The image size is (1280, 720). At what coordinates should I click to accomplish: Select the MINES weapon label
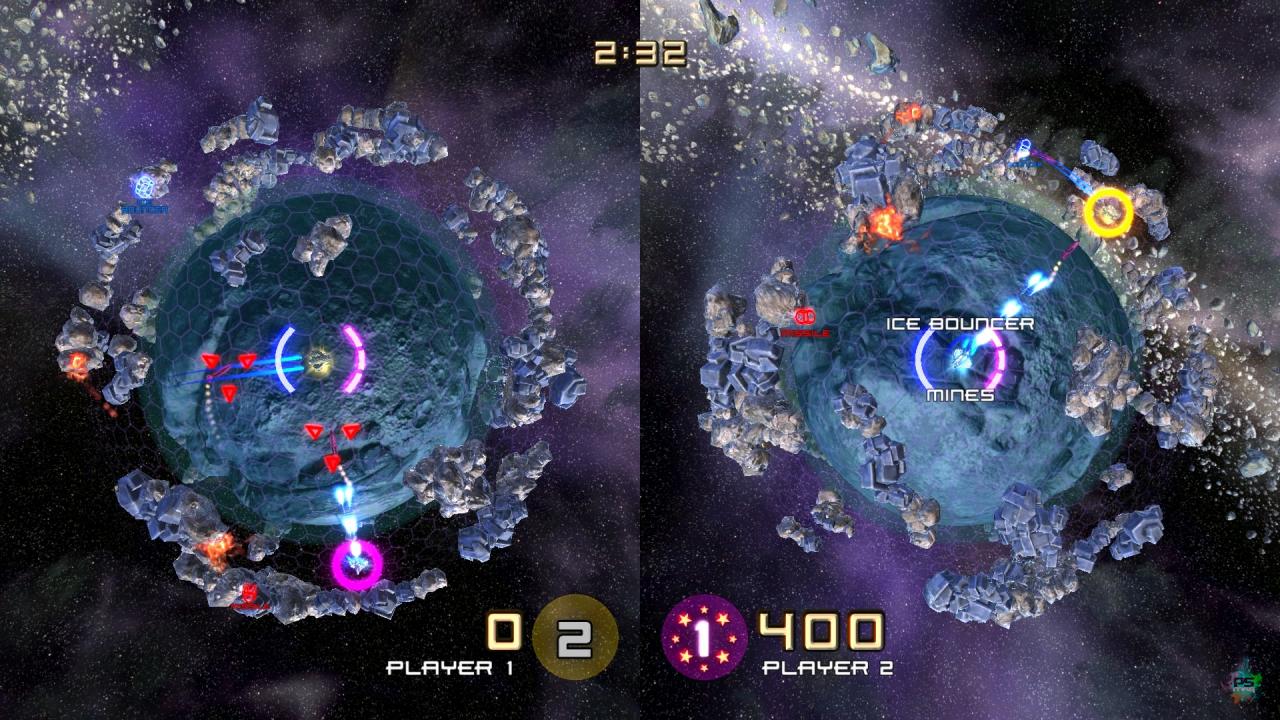960,395
